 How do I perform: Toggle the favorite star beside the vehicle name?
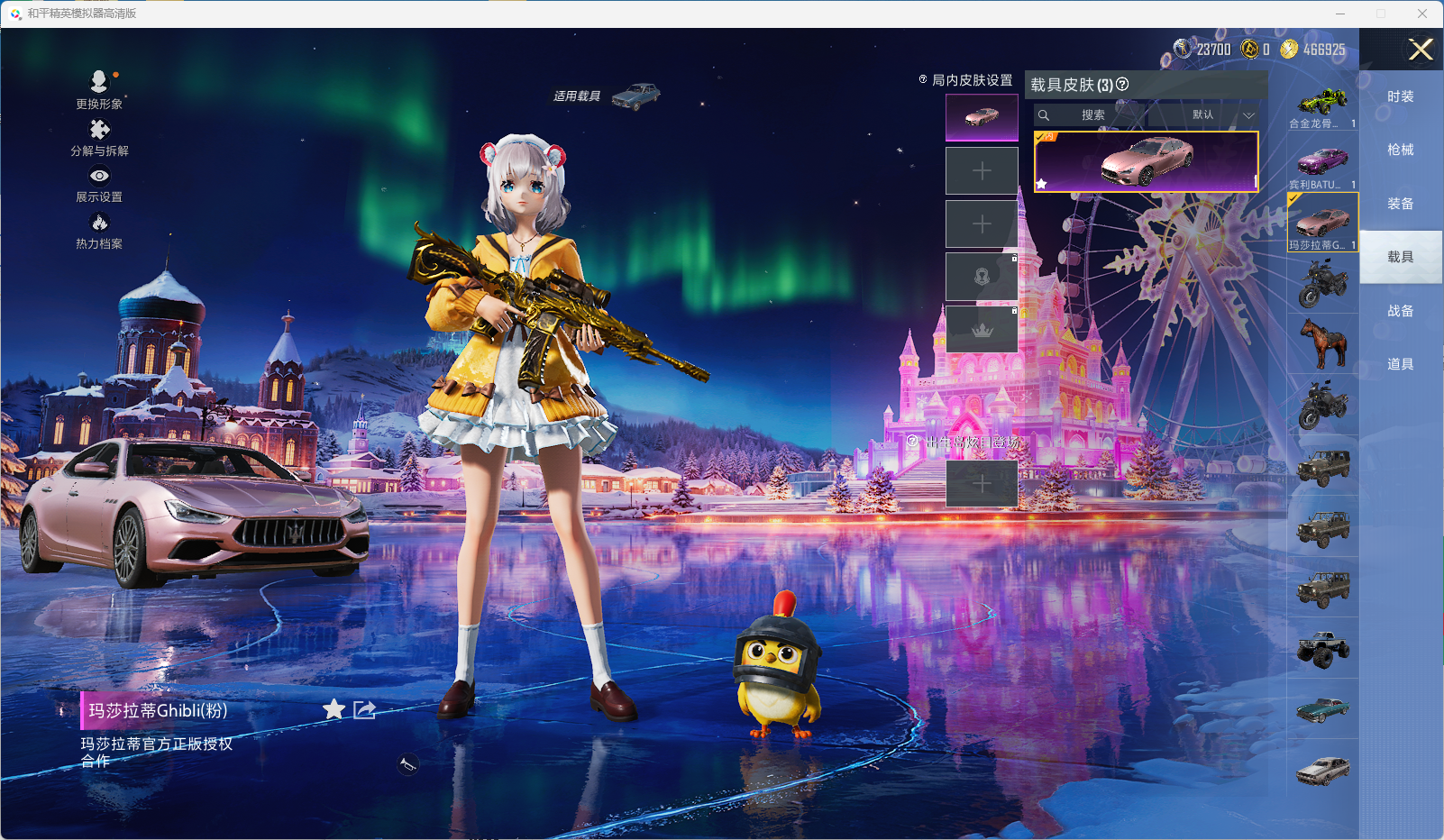pyautogui.click(x=334, y=709)
